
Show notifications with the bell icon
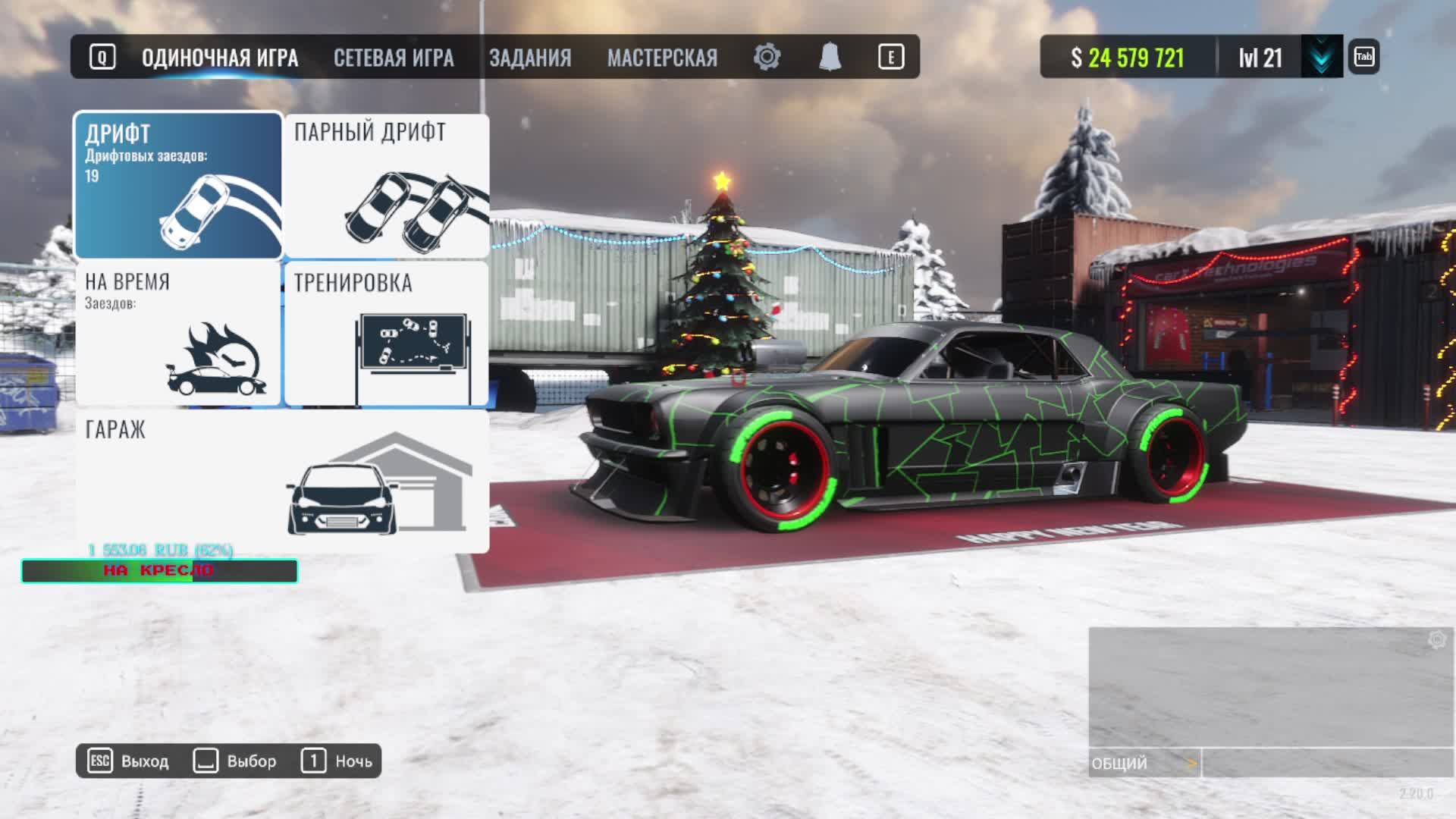point(830,57)
